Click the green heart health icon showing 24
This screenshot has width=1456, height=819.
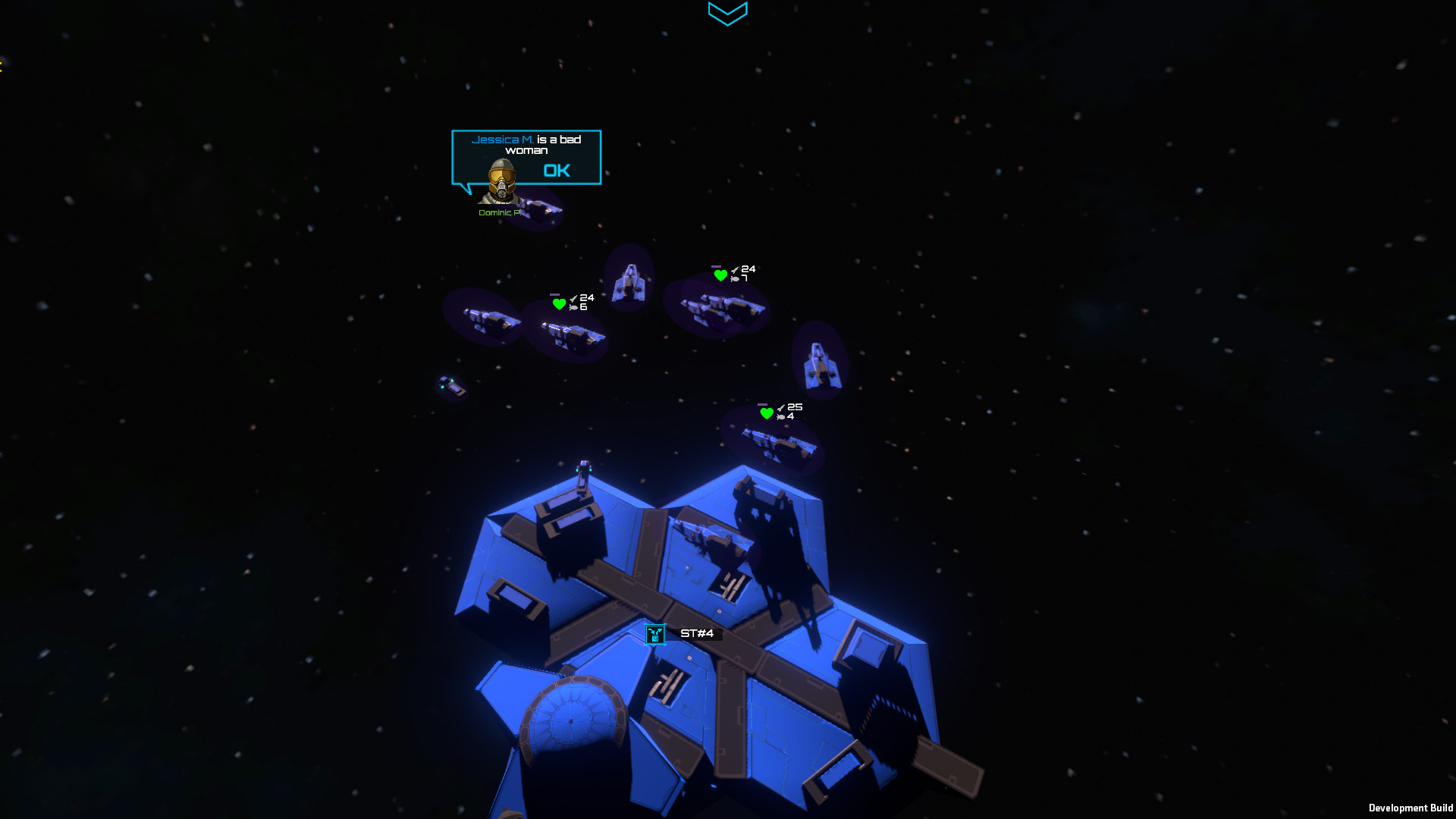pyautogui.click(x=559, y=304)
